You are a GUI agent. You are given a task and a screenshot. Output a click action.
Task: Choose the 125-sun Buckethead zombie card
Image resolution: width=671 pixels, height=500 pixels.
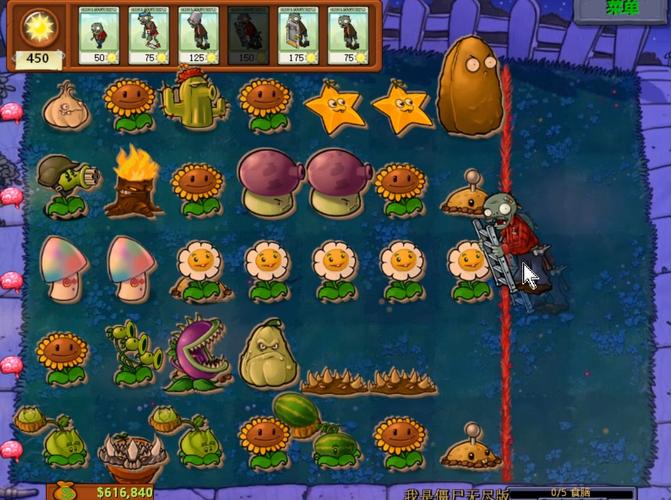199,36
